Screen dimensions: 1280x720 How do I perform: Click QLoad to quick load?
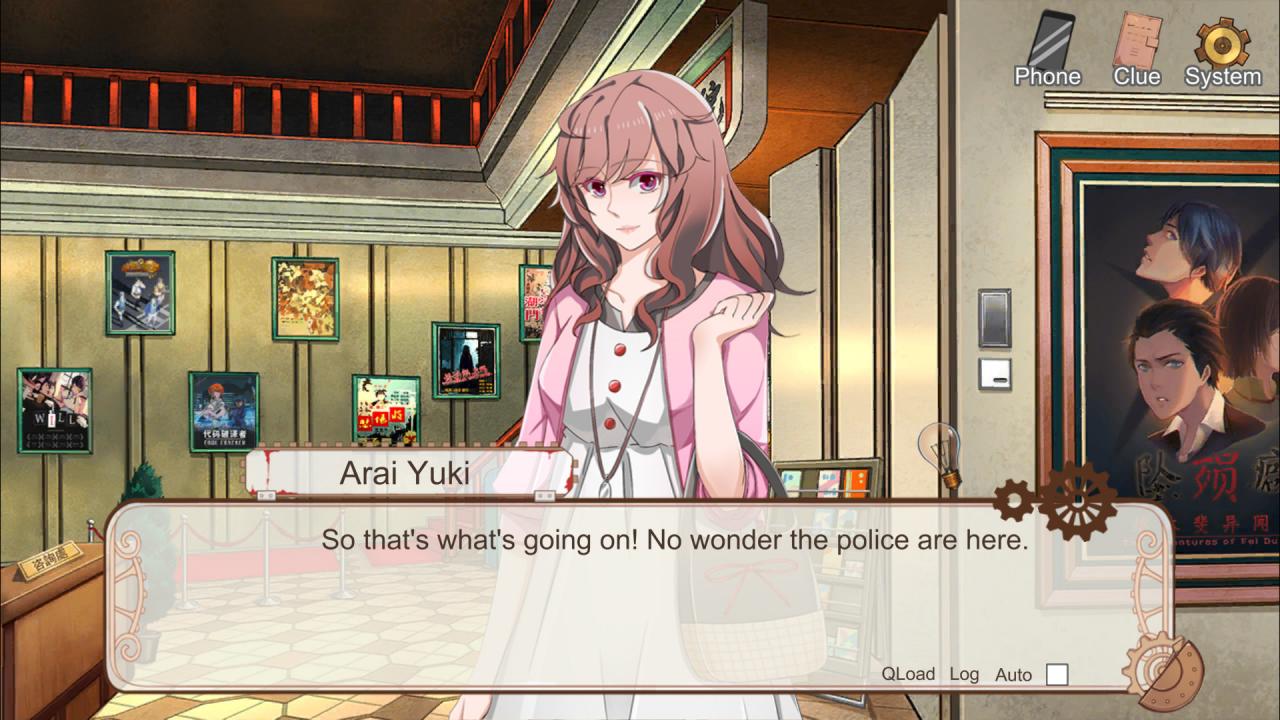coord(908,674)
